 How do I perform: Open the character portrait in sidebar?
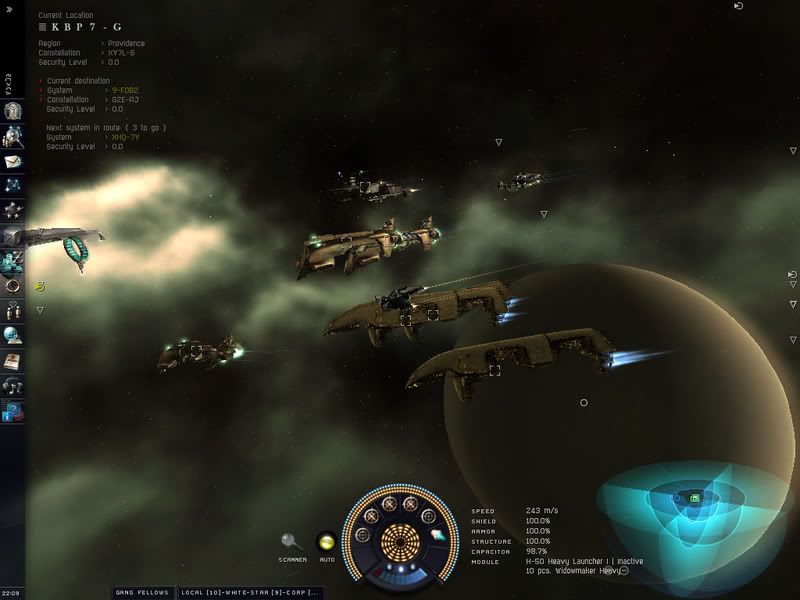[13, 111]
